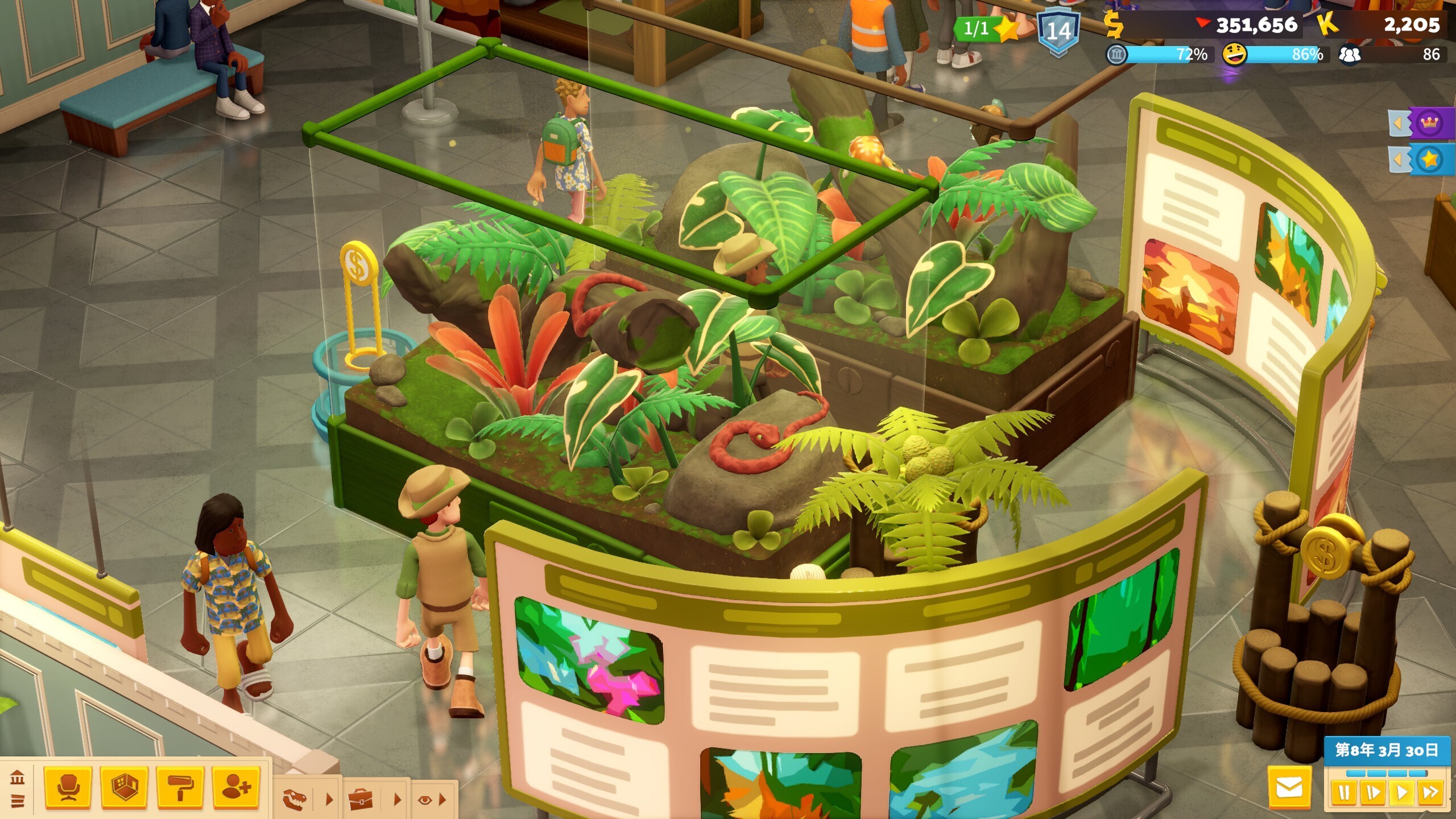Viewport: 1456px width, 819px height.
Task: Open the hire staff button
Action: point(236,788)
